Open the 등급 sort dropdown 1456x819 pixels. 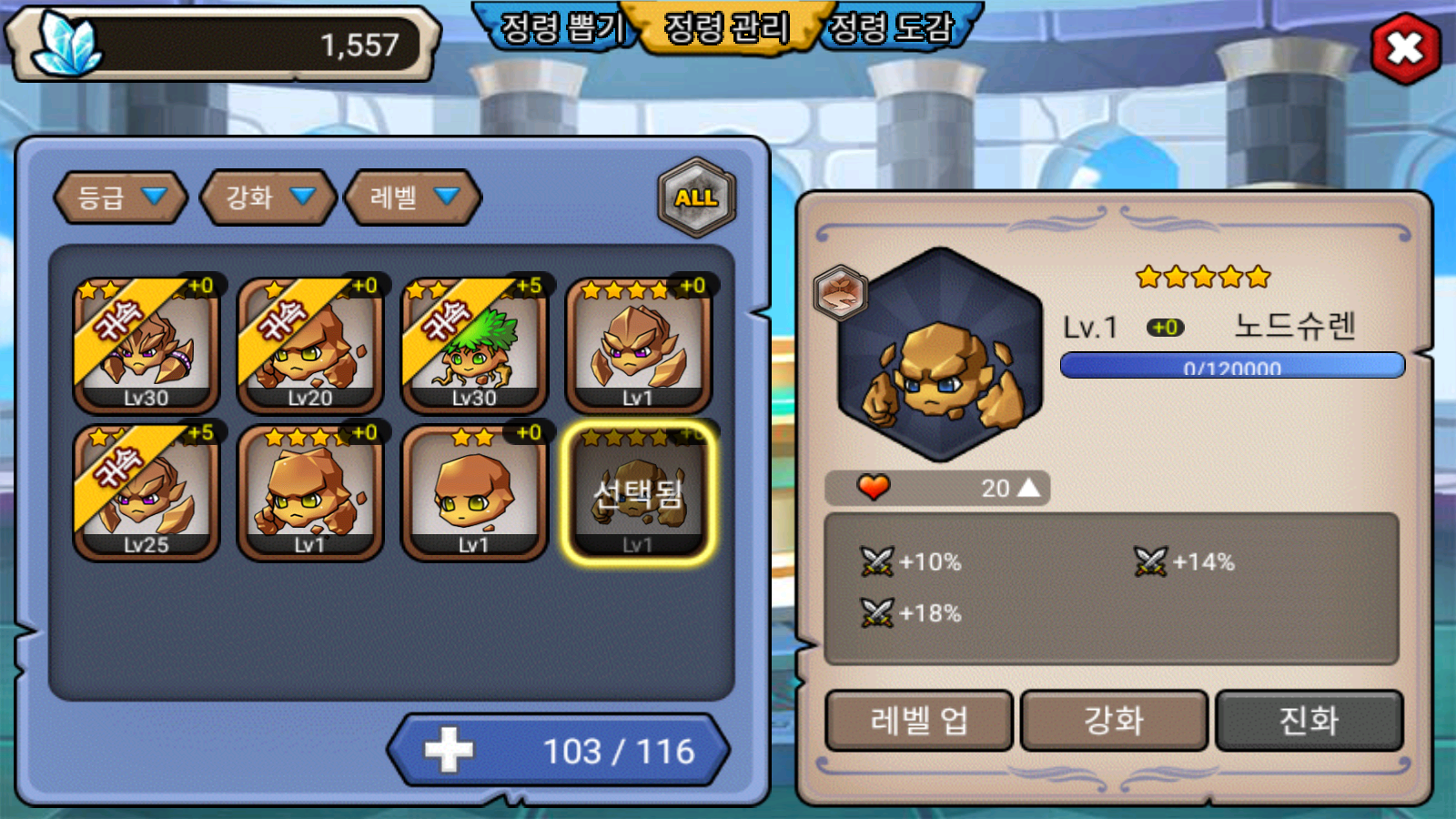coord(121,197)
